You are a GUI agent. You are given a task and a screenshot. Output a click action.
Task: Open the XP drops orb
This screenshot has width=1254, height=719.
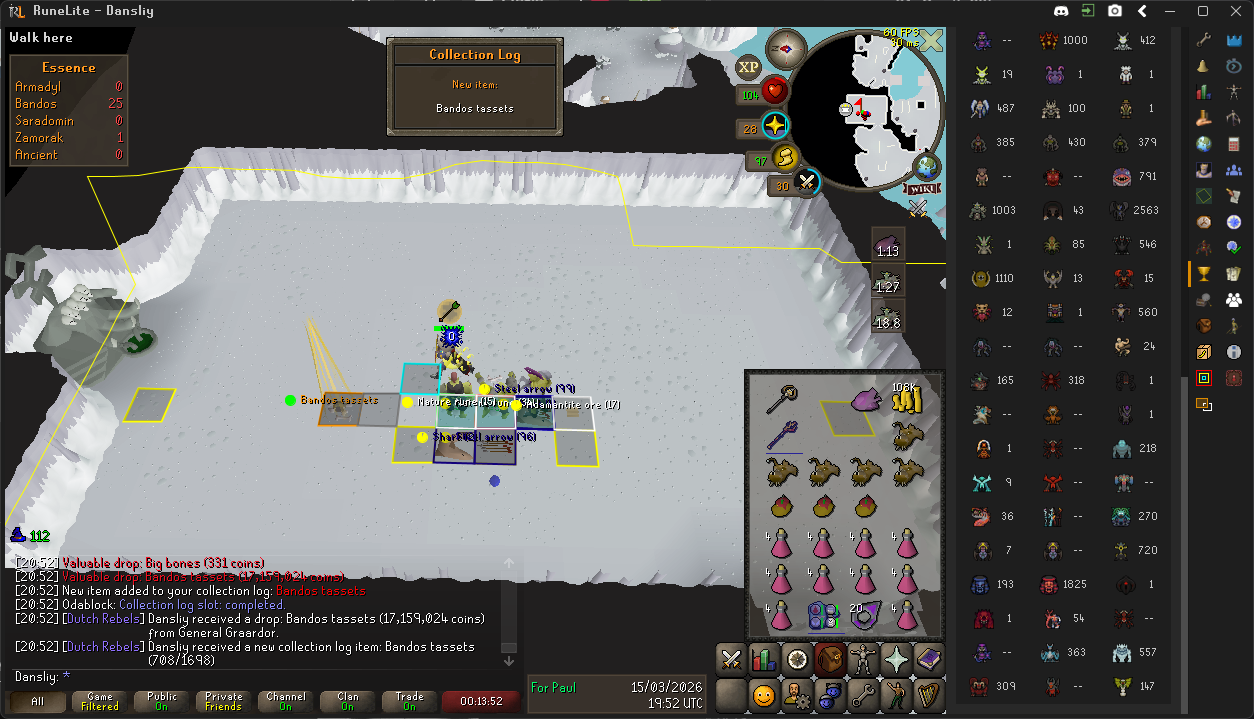(x=748, y=68)
